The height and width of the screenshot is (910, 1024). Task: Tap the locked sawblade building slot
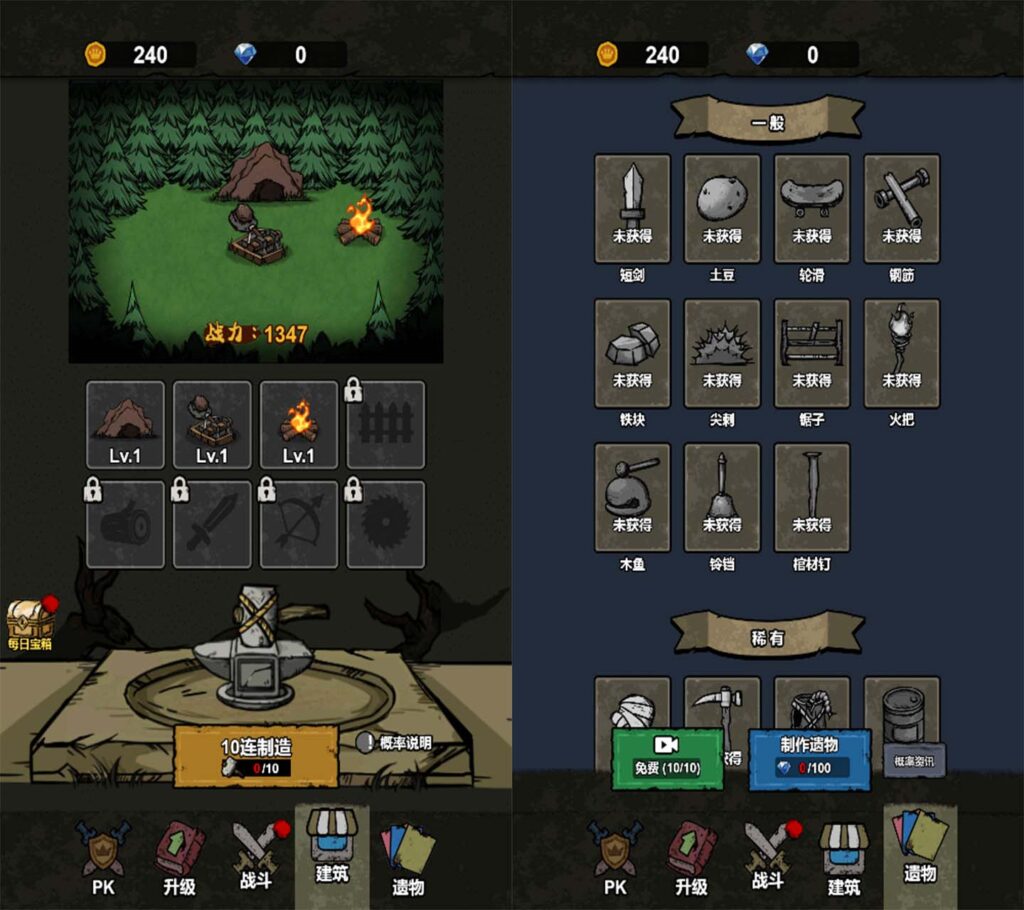pyautogui.click(x=385, y=524)
